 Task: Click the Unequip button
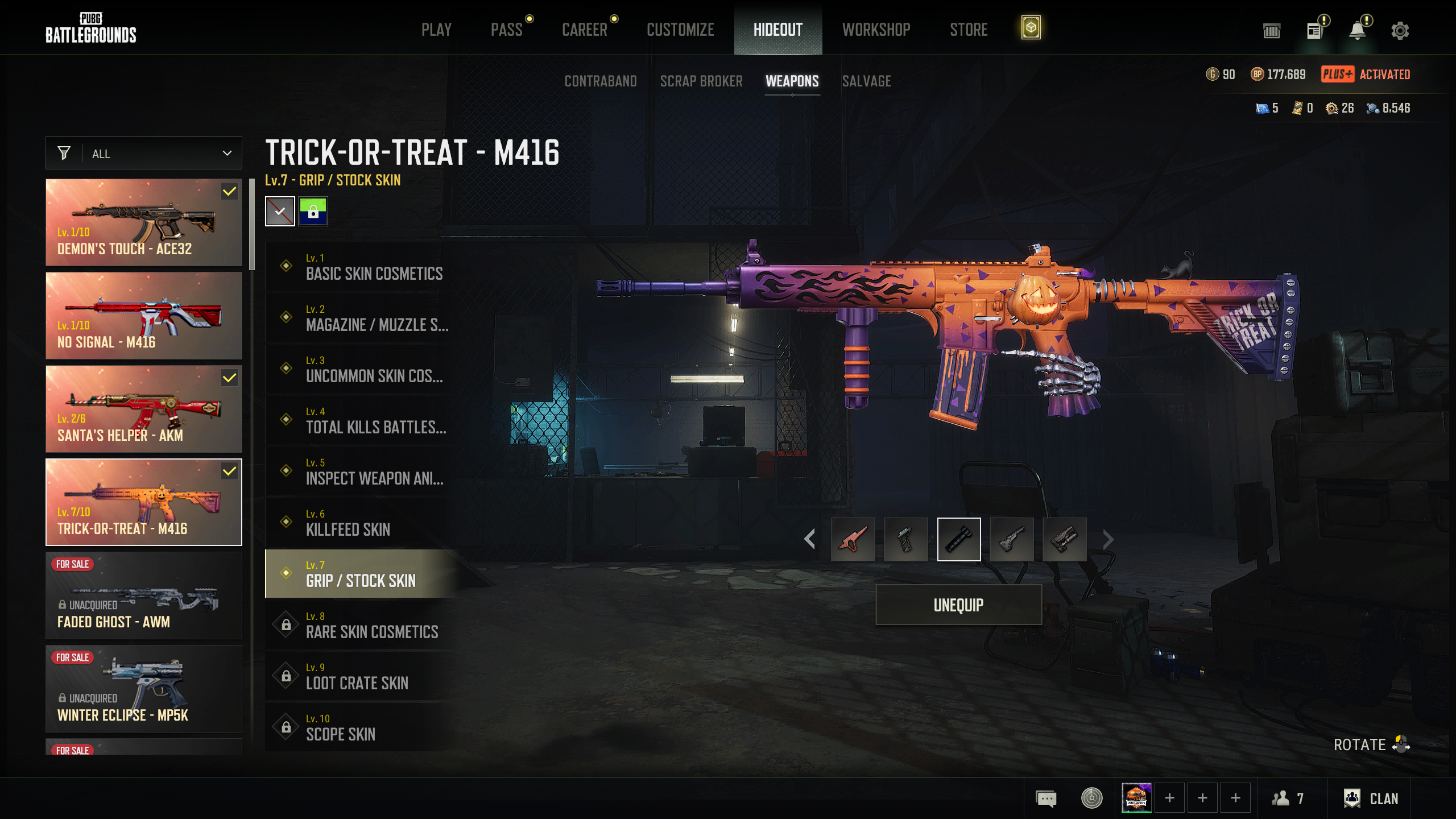(x=958, y=605)
